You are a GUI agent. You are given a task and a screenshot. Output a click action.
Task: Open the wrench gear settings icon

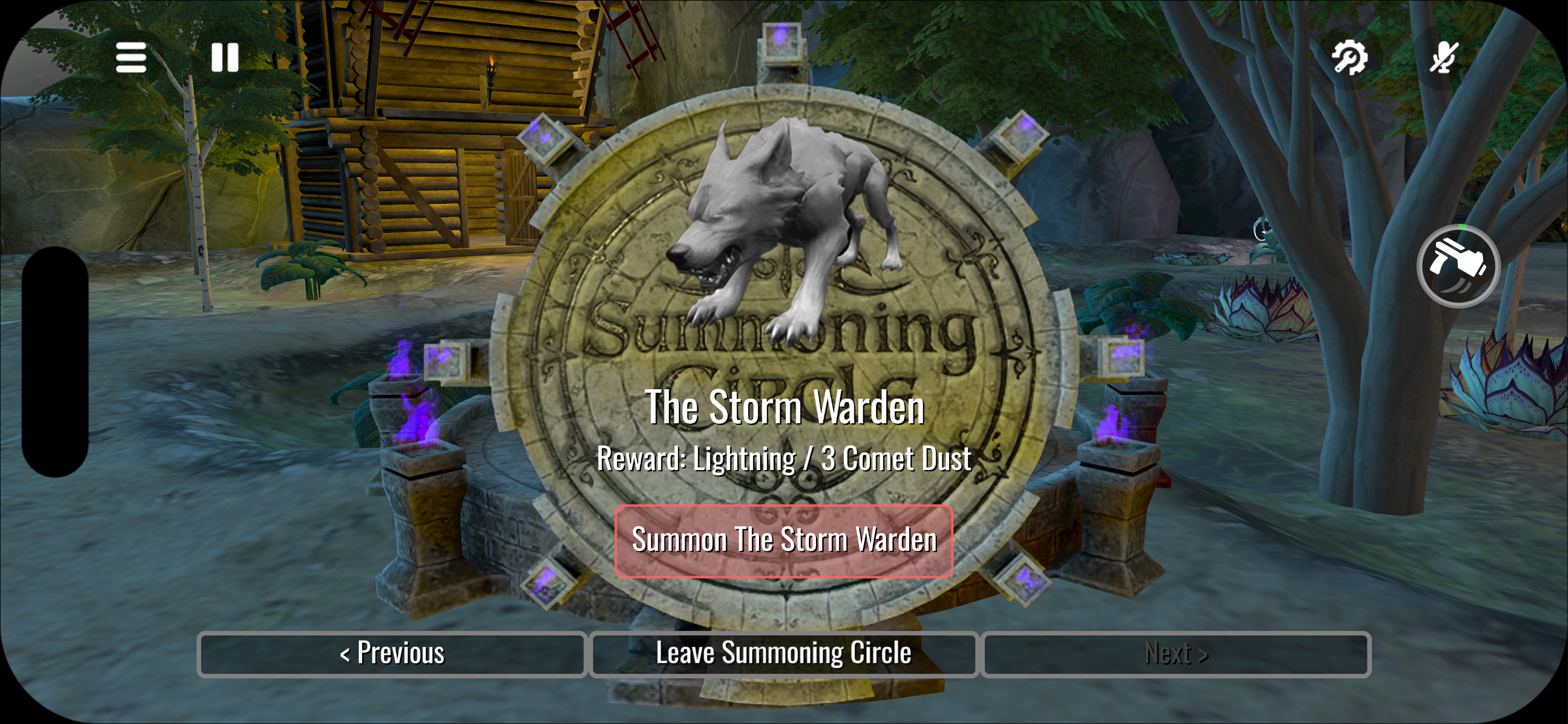(x=1350, y=58)
